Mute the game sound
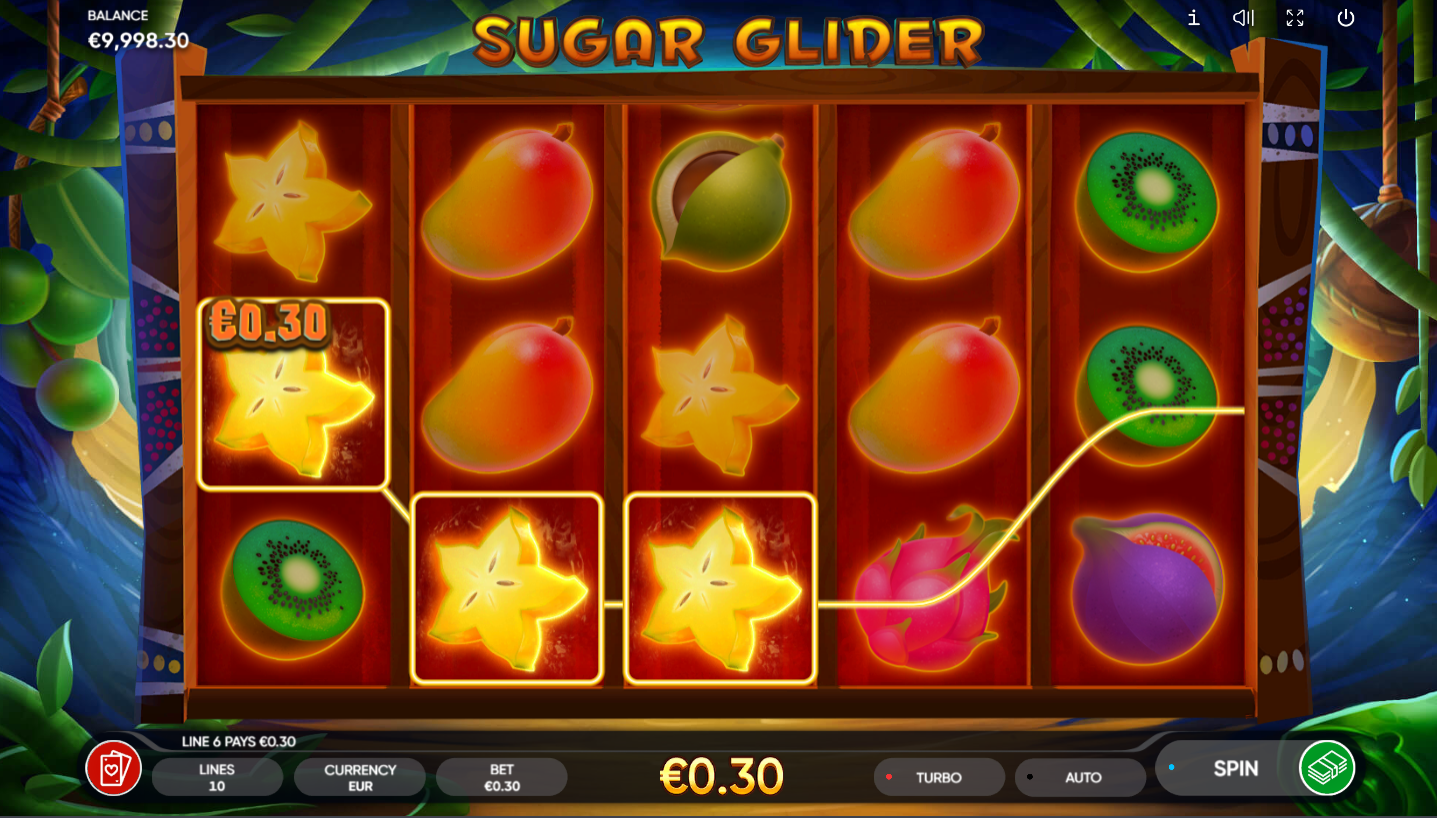 [x=1243, y=18]
